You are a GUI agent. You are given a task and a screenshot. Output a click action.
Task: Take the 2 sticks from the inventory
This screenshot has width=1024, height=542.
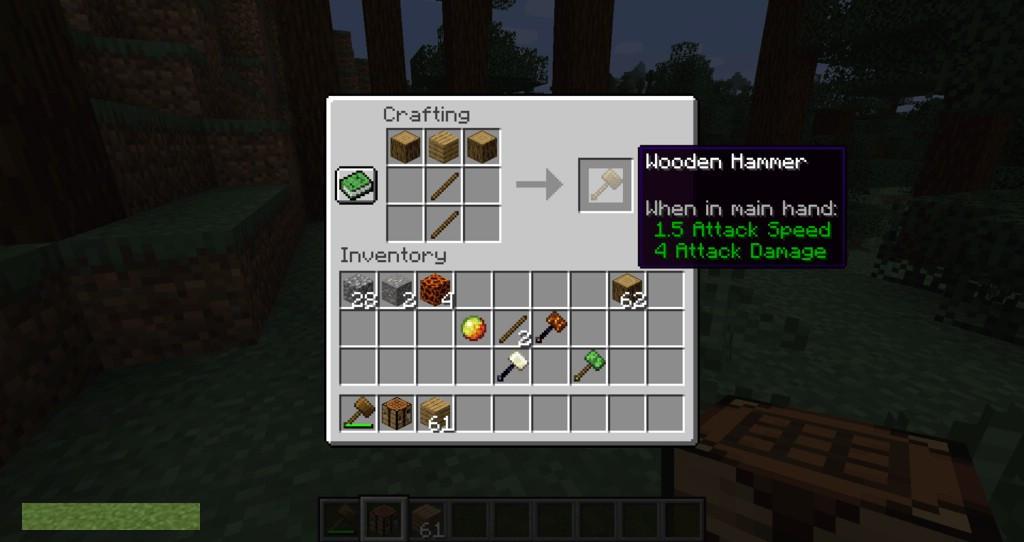click(512, 328)
